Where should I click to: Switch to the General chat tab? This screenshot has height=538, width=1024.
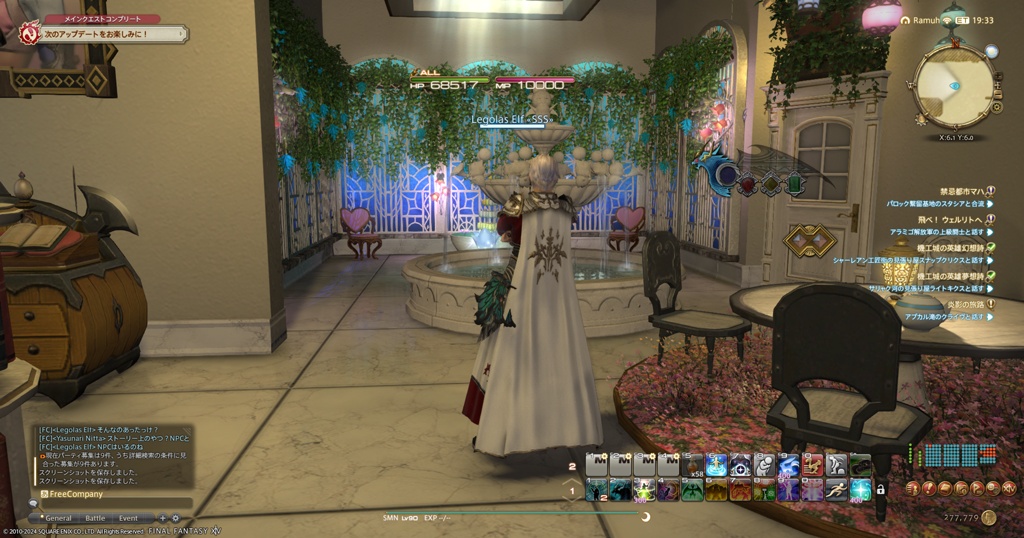pos(58,518)
